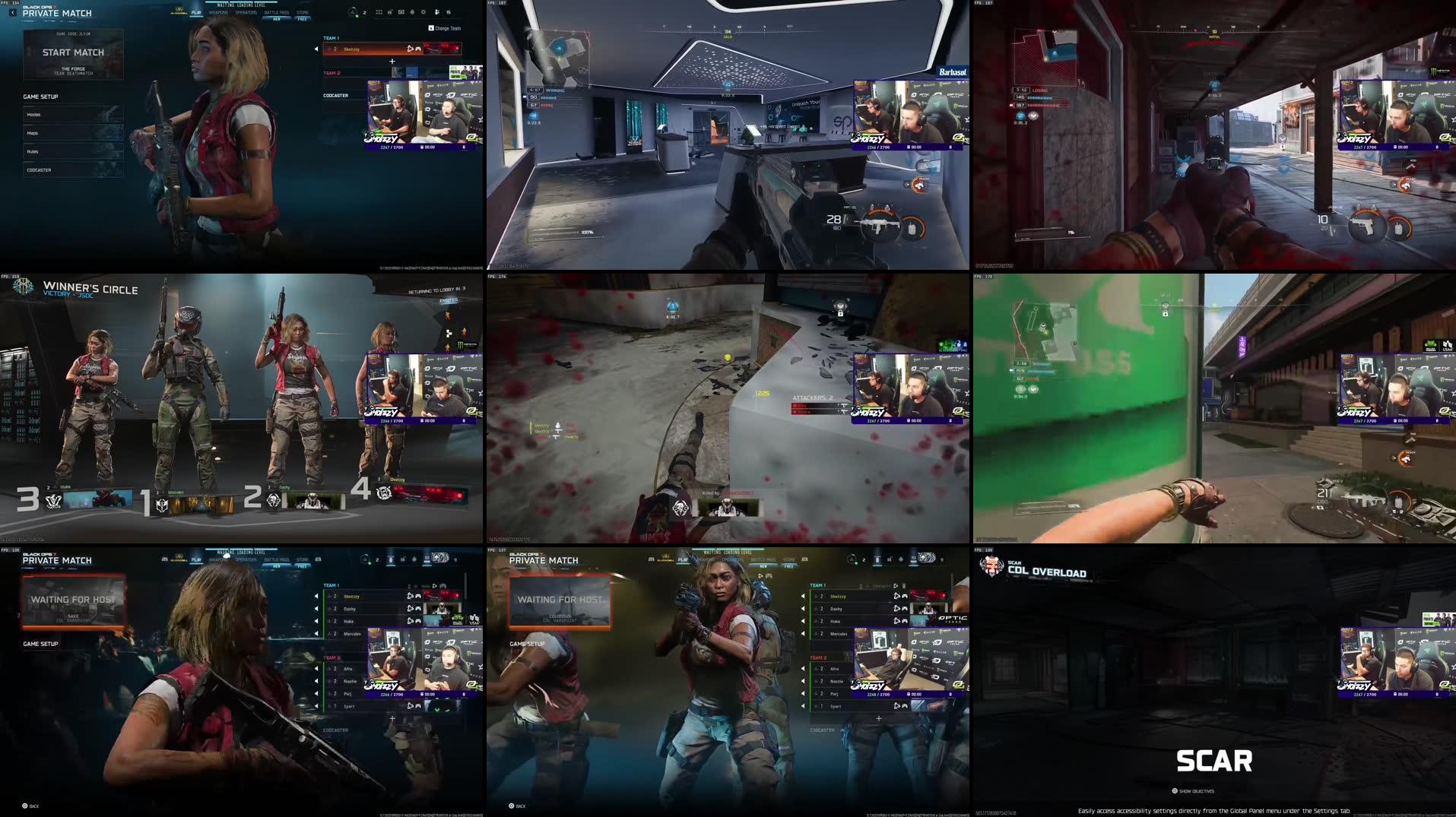Click the Start Match button
1456x817 pixels.
point(74,52)
